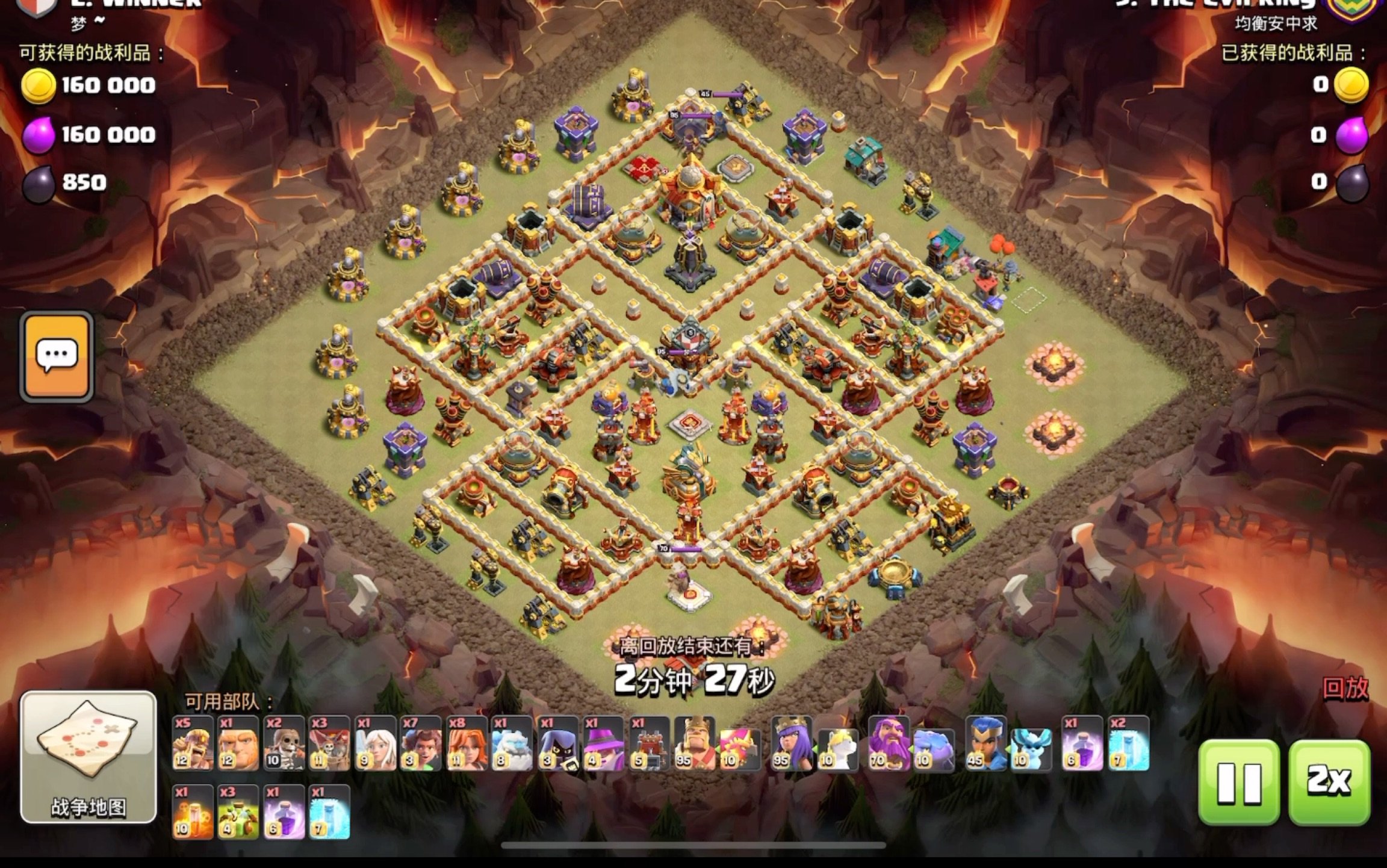The height and width of the screenshot is (868, 1387).
Task: Select the Valkyrie troop card
Action: coord(467,743)
